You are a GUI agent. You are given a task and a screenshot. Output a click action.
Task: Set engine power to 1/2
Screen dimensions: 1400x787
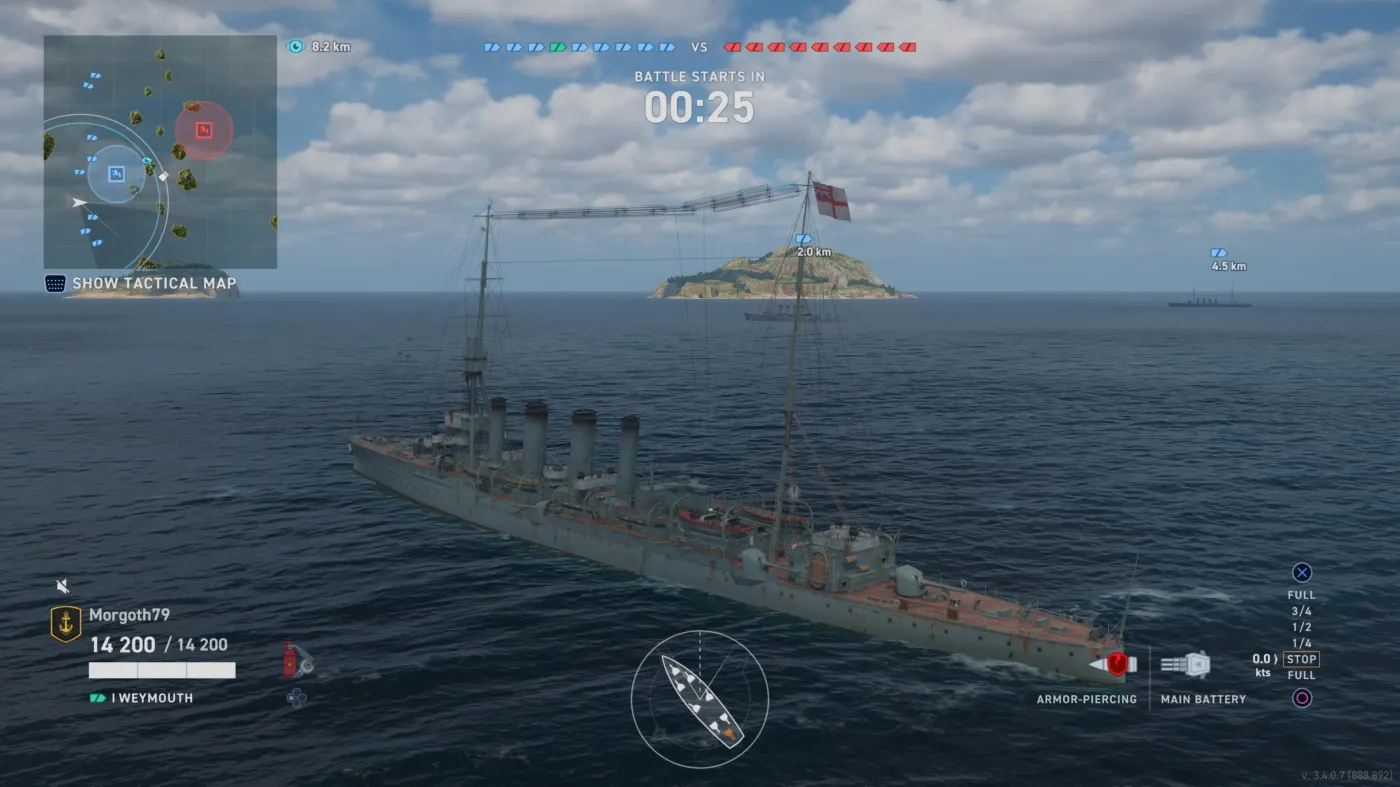click(x=1301, y=627)
